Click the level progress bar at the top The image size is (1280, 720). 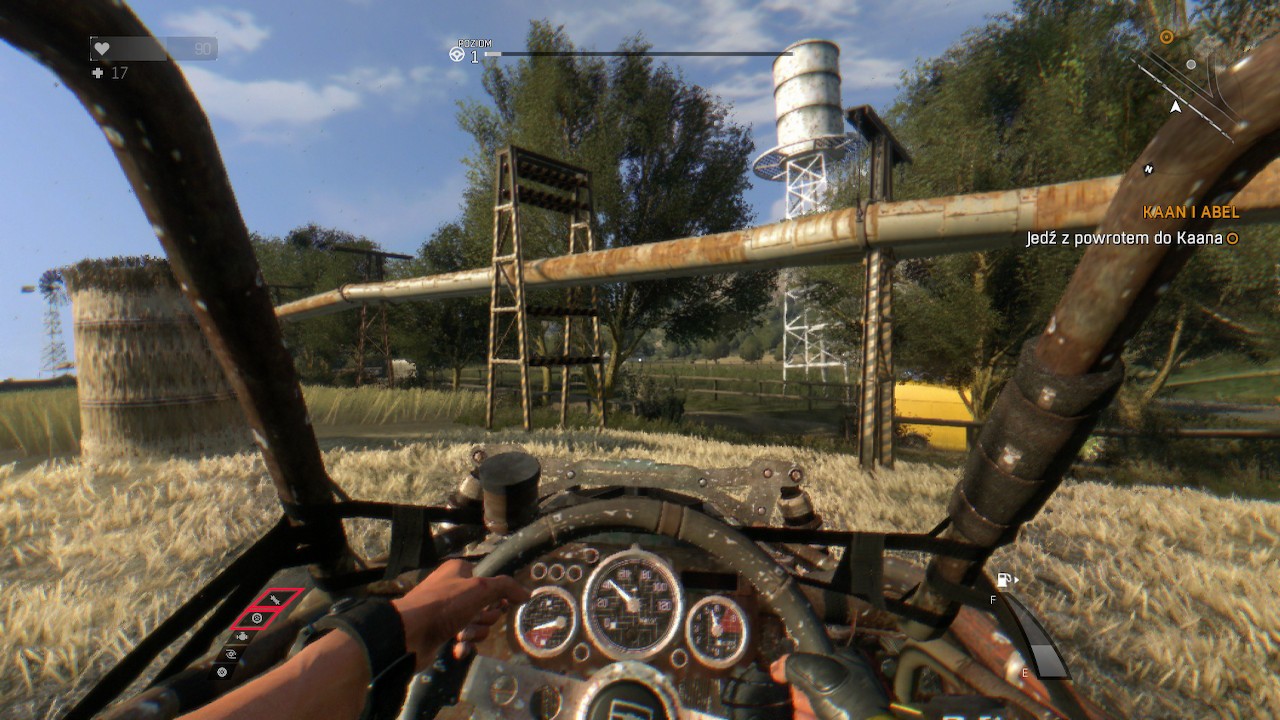(x=640, y=55)
